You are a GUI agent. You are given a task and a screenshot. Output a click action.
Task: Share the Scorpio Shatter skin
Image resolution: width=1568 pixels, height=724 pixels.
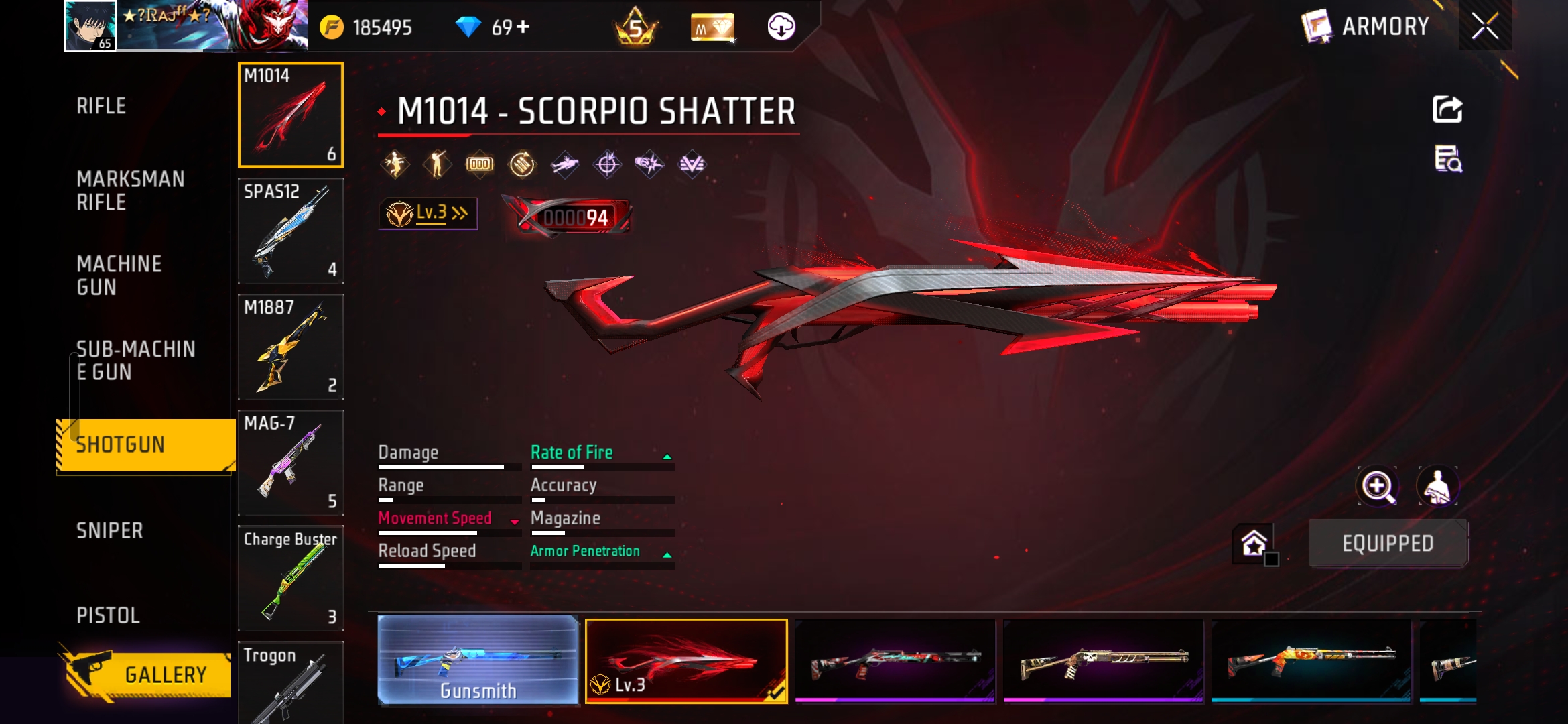point(1447,109)
